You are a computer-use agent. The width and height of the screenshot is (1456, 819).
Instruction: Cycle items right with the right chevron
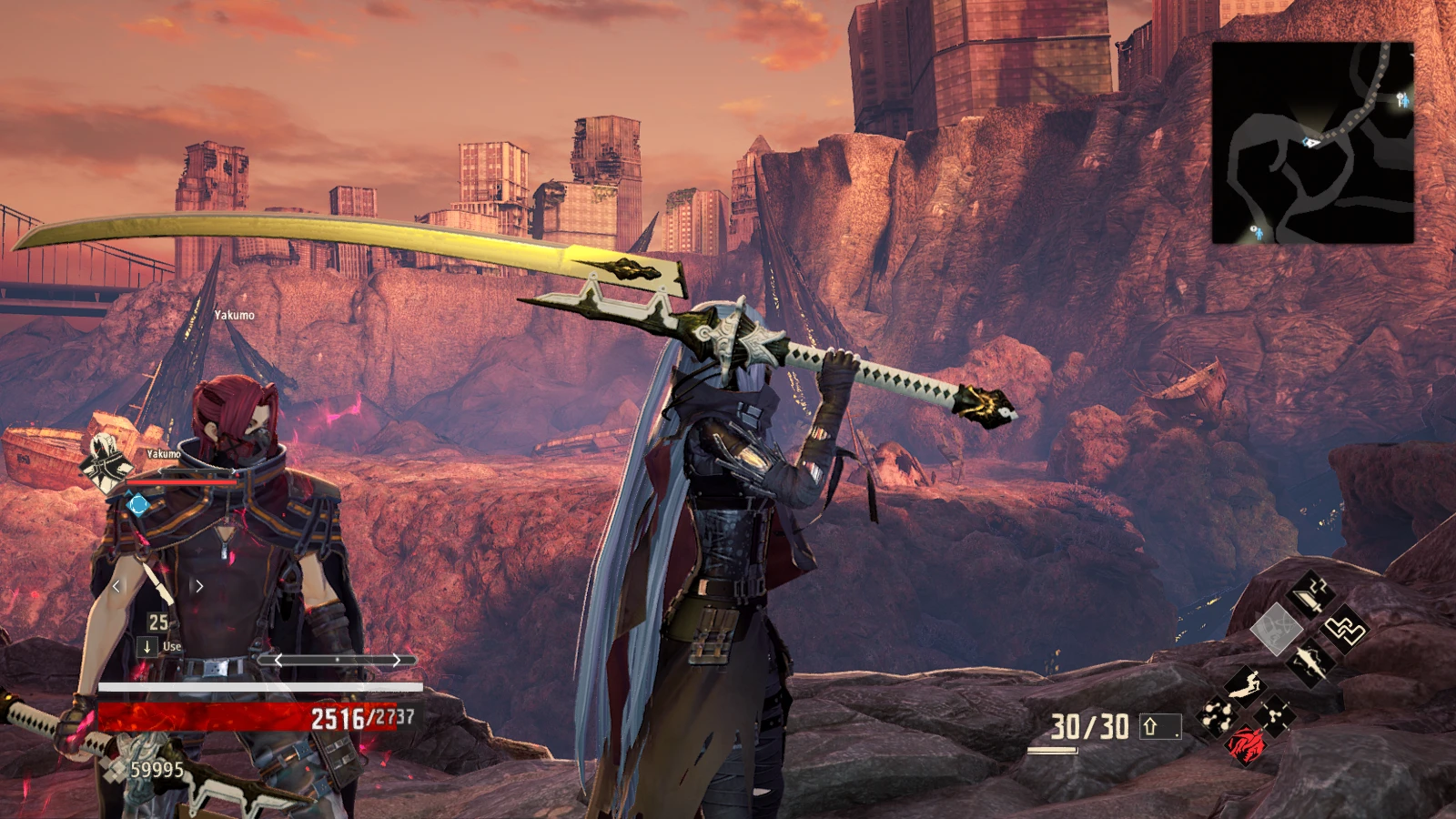(198, 585)
